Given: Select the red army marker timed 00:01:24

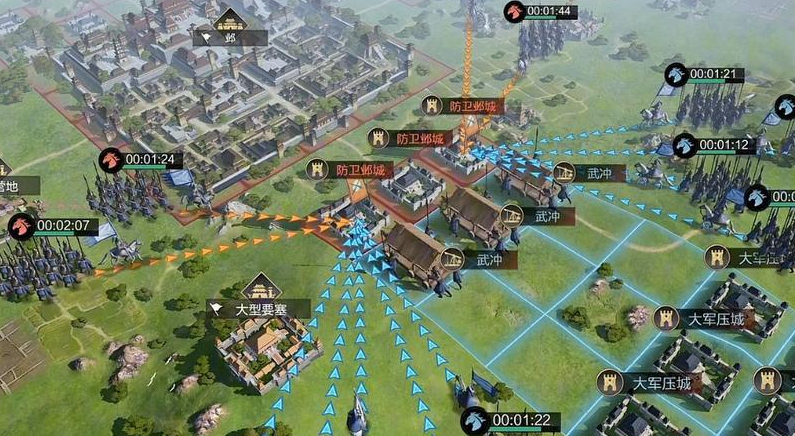Looking at the screenshot, I should point(111,159).
